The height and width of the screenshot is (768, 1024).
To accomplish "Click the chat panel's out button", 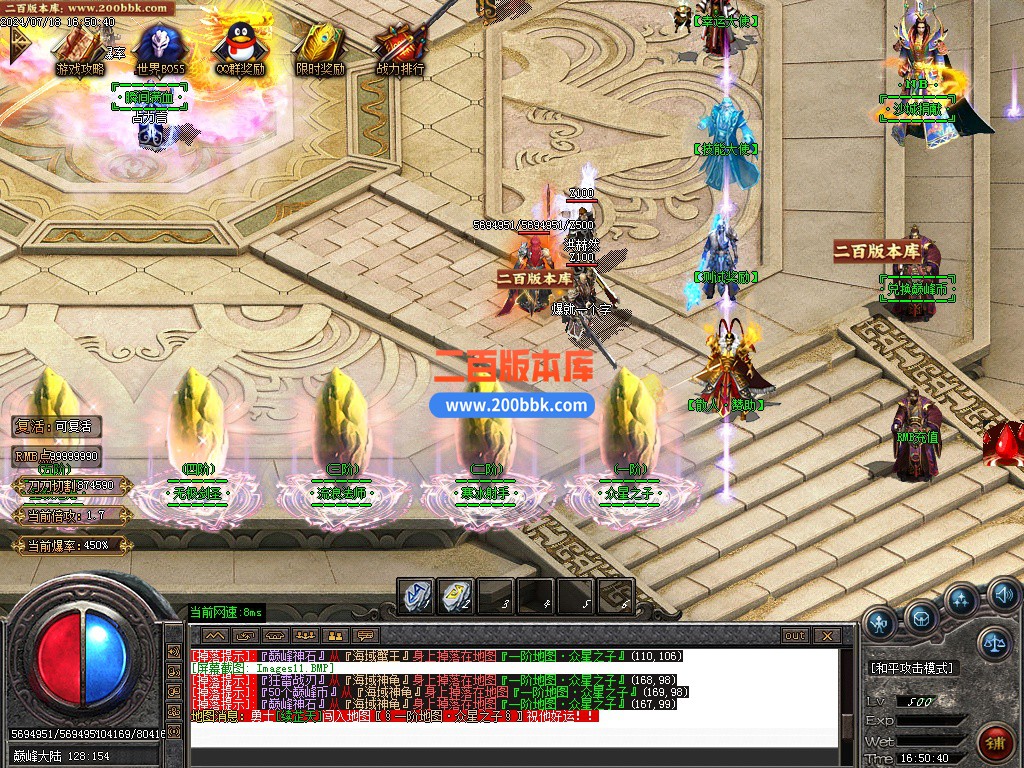I will click(x=795, y=636).
